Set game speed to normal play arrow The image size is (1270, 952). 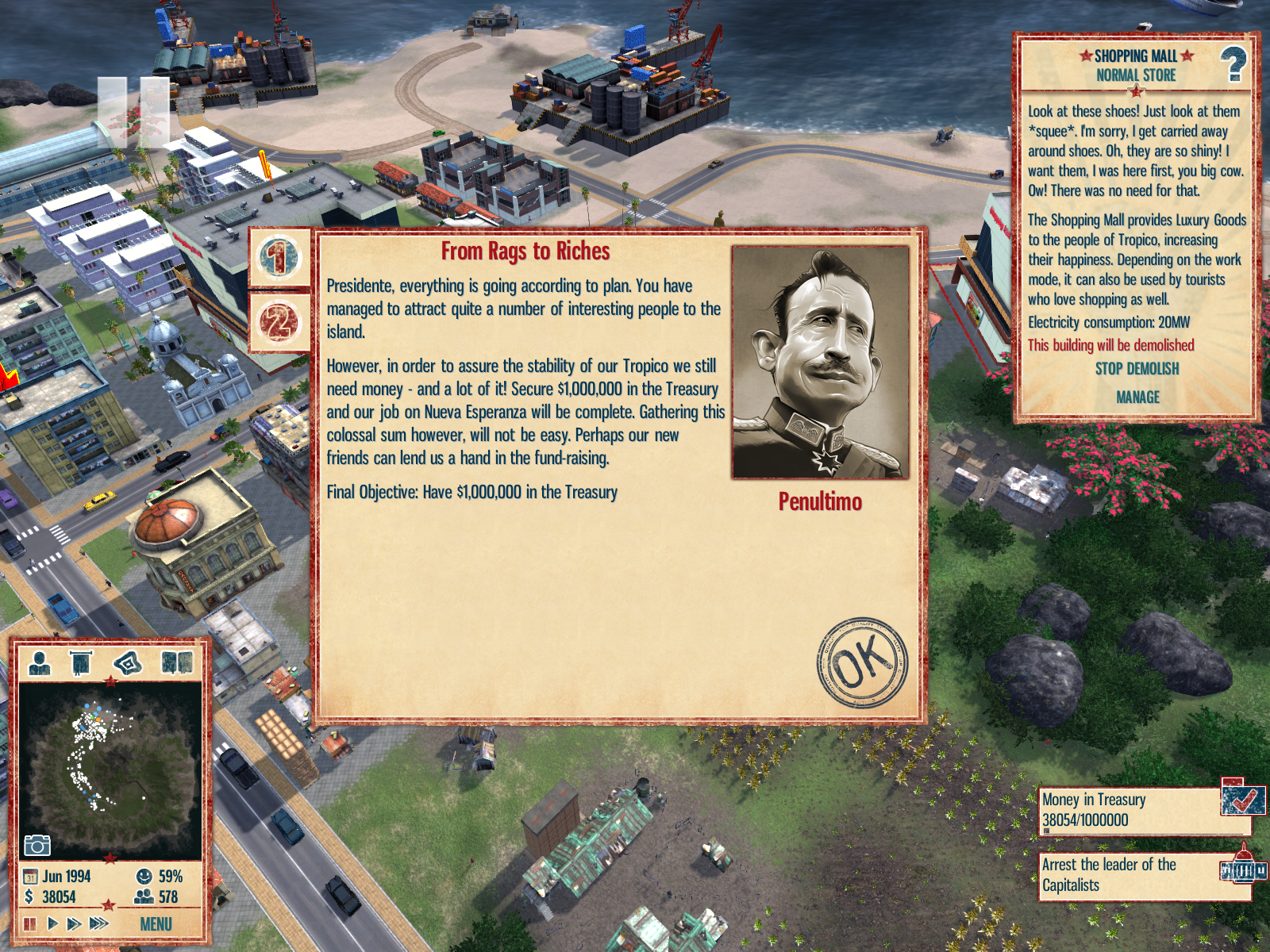click(x=52, y=923)
